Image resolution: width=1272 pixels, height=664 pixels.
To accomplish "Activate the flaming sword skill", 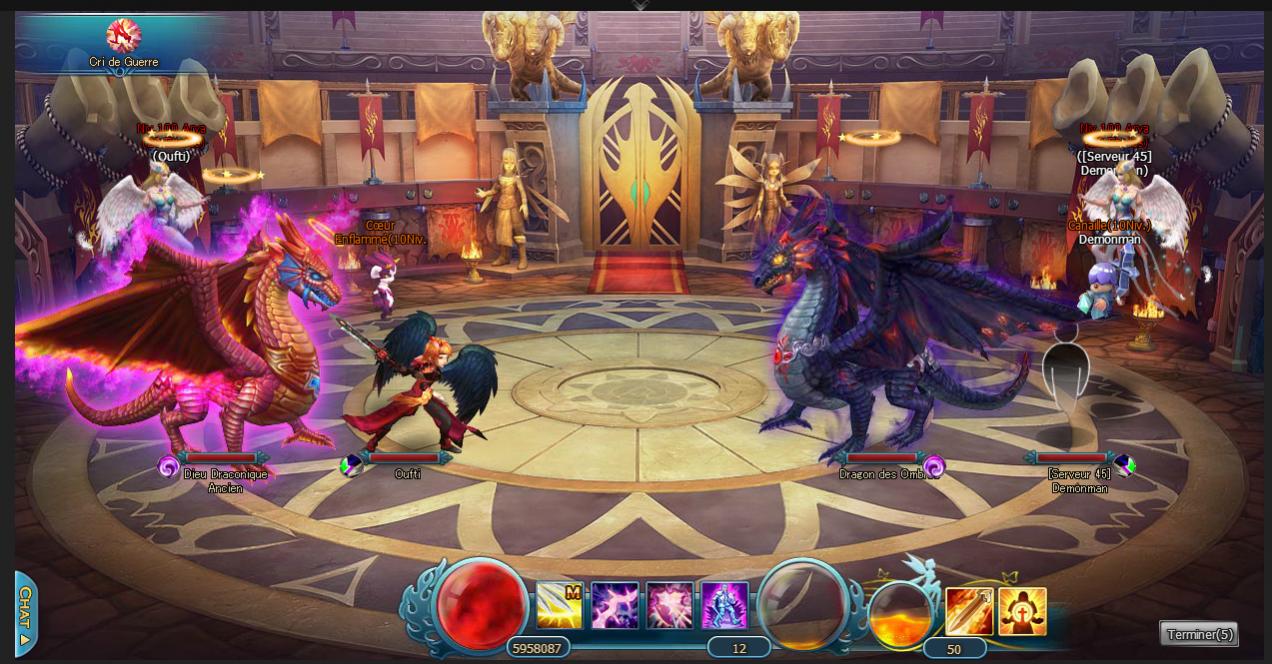I will tap(969, 611).
